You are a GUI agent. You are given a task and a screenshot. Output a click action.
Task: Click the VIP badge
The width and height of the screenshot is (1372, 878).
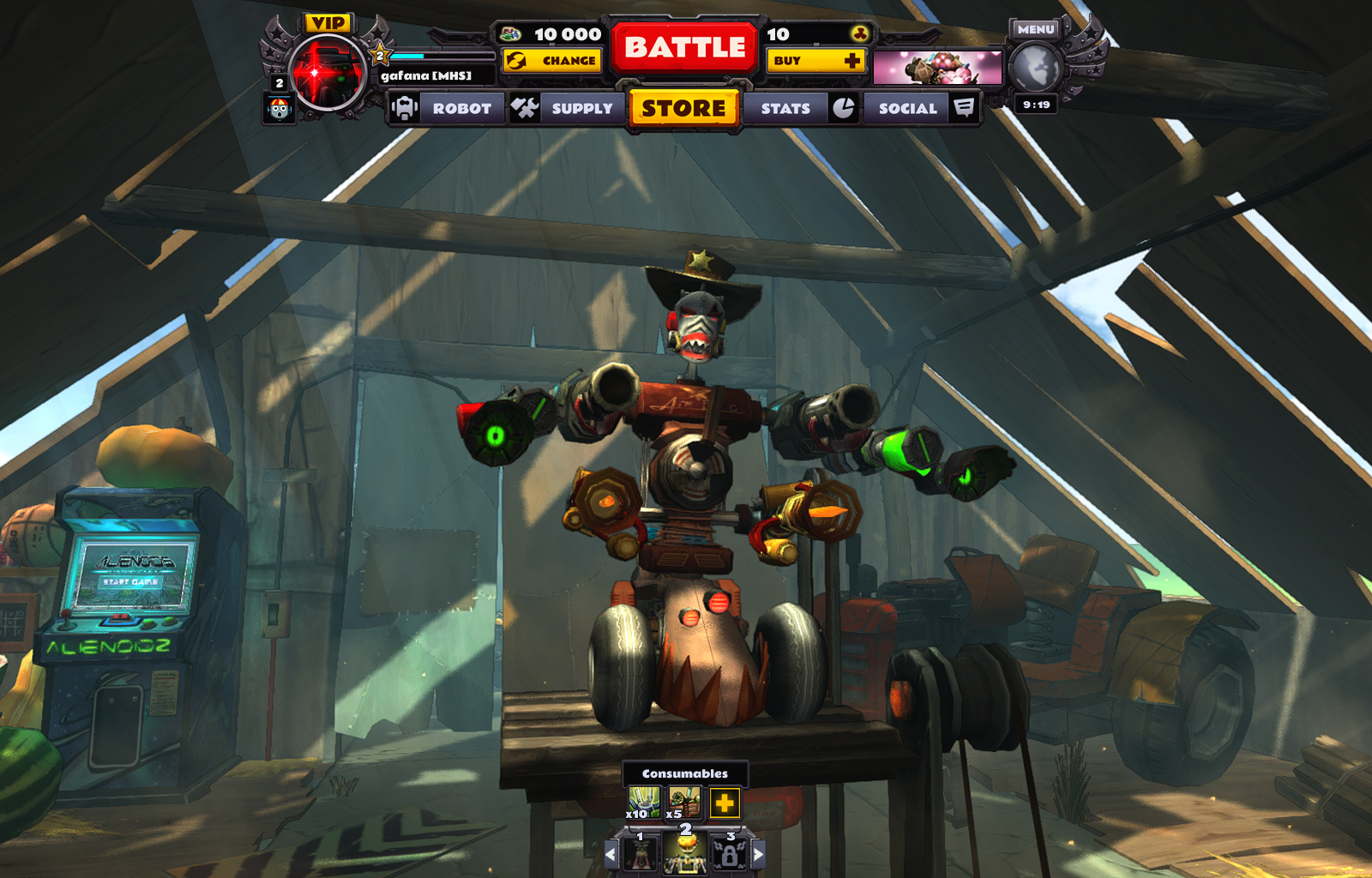pyautogui.click(x=328, y=23)
